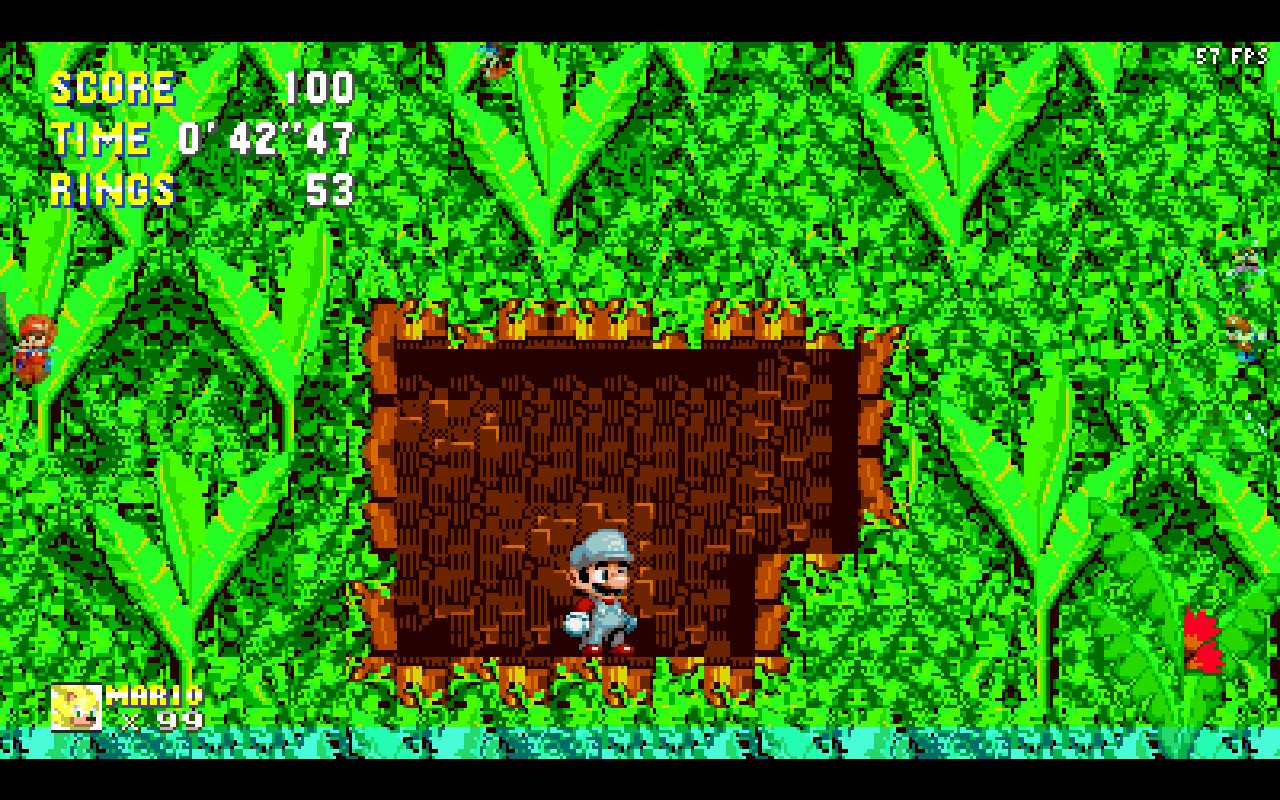Click the TIME label to pause the timer
Image resolution: width=1280 pixels, height=800 pixels.
(100, 139)
